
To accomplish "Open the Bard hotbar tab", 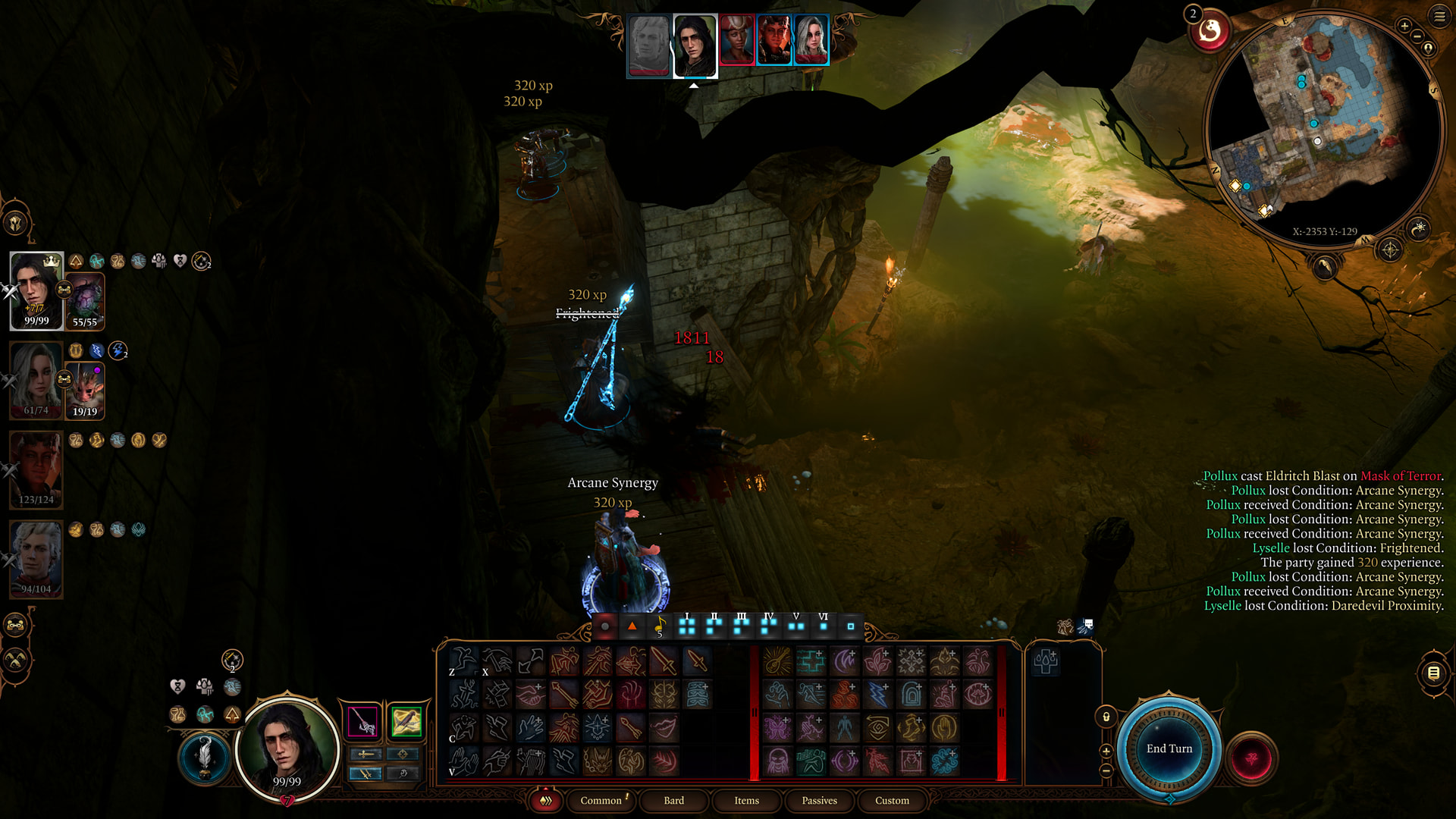I will 673,800.
